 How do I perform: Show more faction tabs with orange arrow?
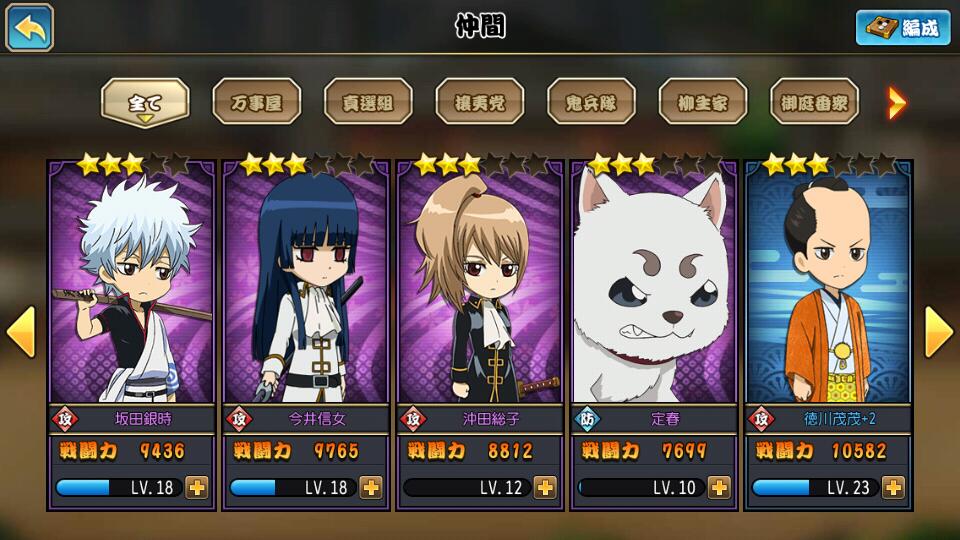pyautogui.click(x=897, y=102)
